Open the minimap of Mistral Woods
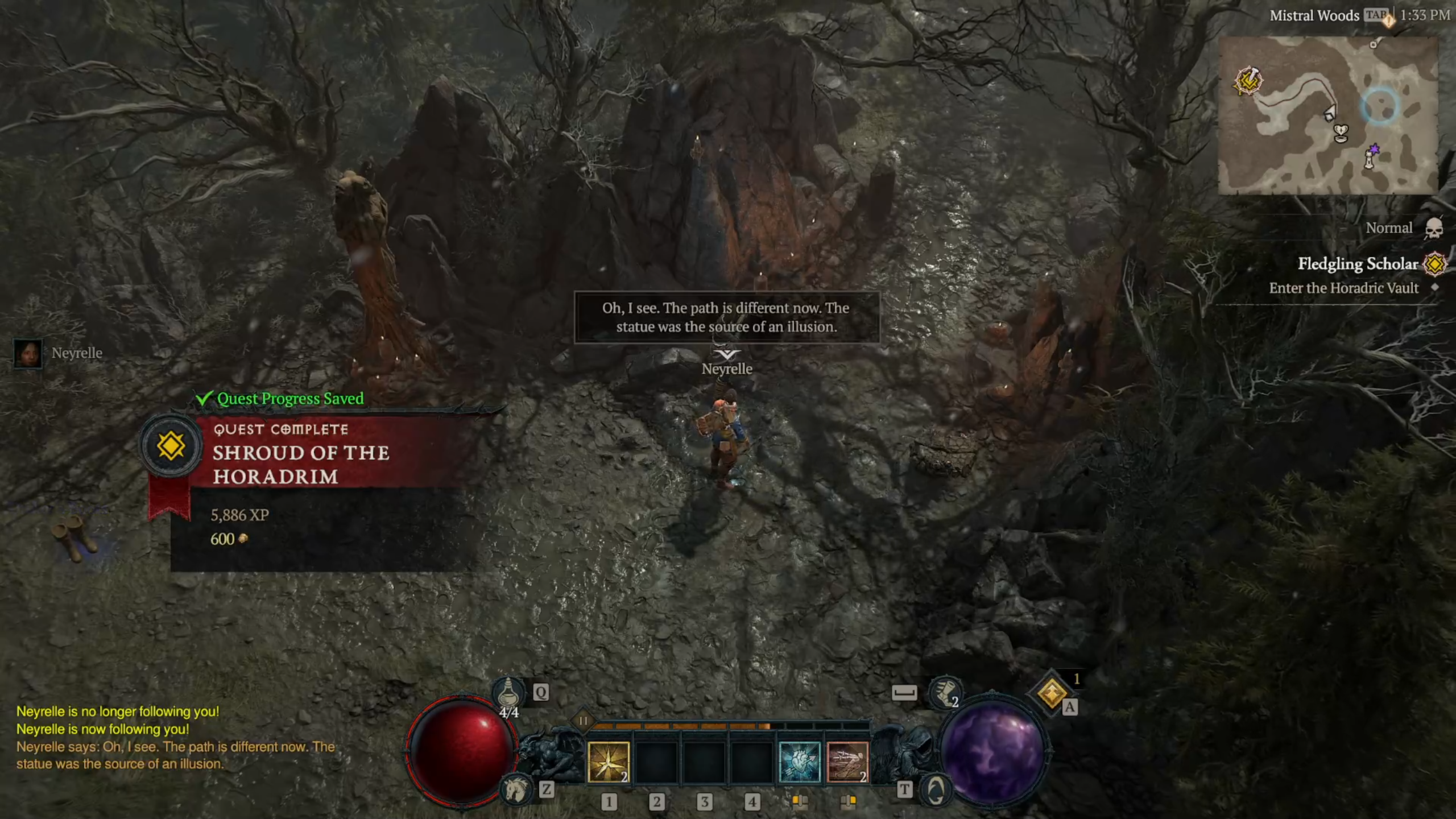 pos(1327,115)
